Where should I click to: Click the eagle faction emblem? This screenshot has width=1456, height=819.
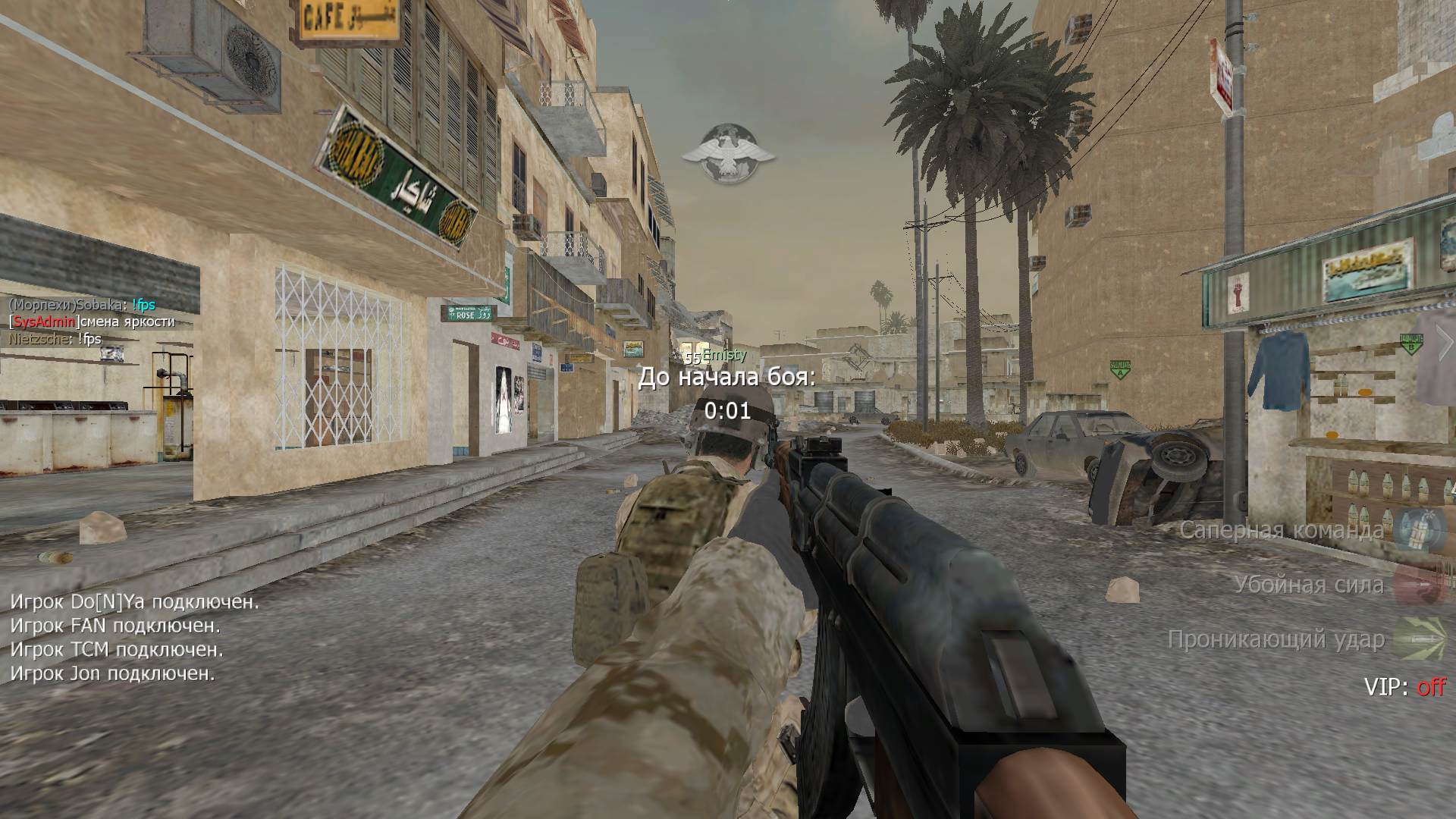tap(727, 153)
